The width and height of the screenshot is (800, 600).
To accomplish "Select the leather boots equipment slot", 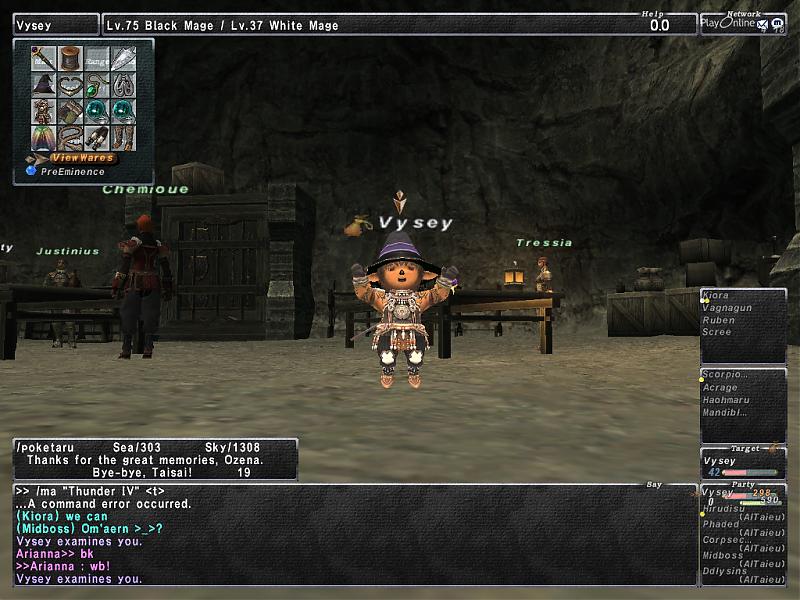I will 123,138.
